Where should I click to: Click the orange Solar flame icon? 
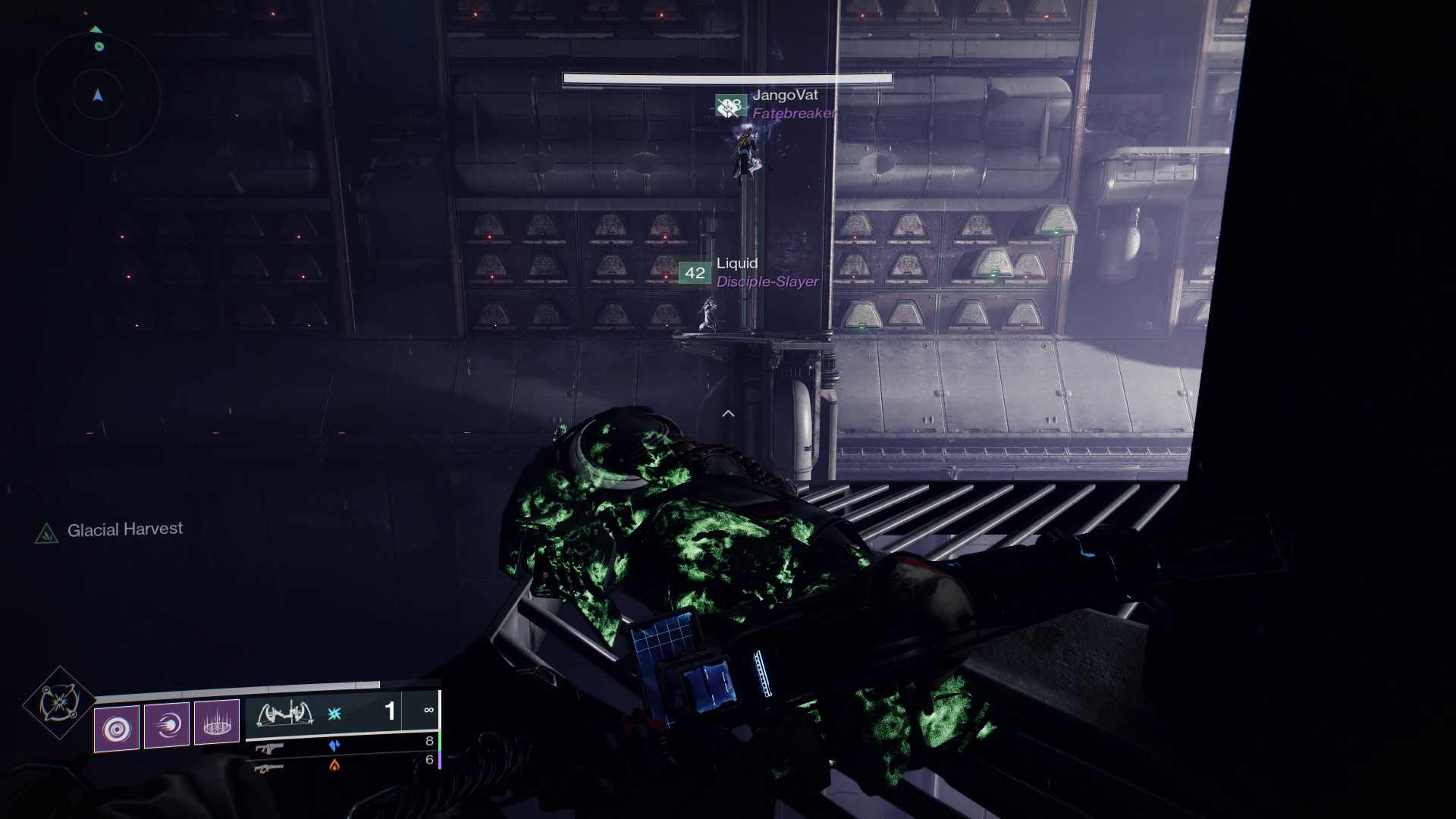[x=334, y=767]
